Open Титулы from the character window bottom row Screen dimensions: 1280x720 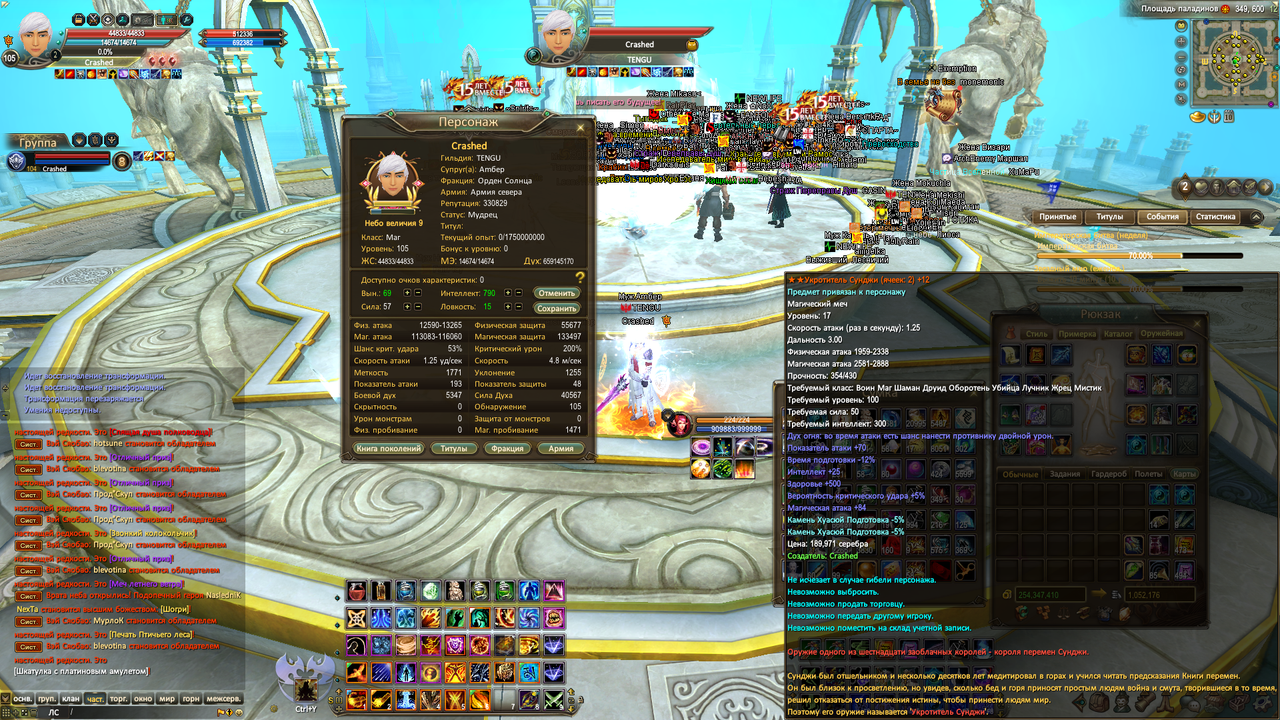tap(455, 449)
